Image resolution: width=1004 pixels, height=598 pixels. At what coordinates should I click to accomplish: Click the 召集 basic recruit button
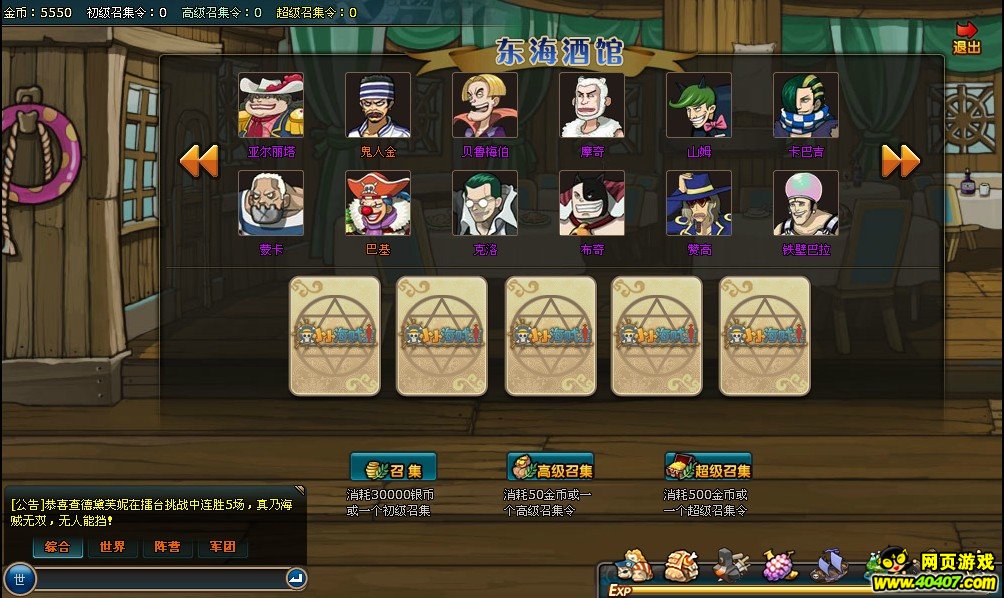coord(393,468)
